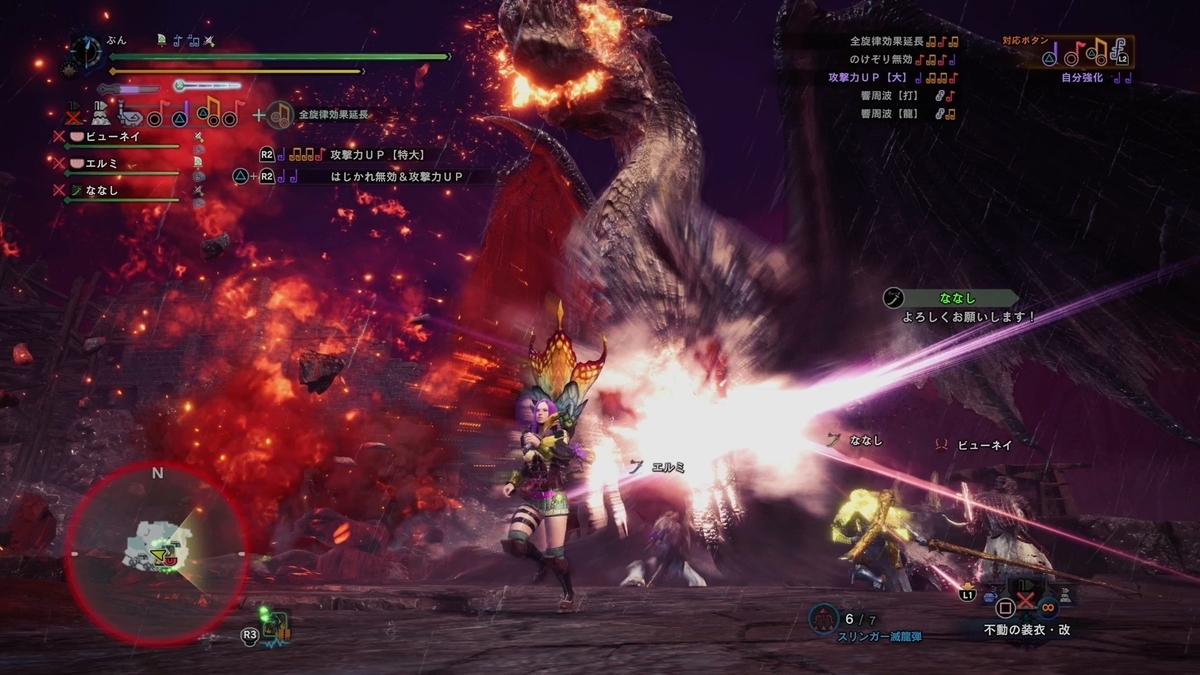Viewport: 1200px width, 675px height.
Task: Open the circular minimap
Action: point(157,553)
